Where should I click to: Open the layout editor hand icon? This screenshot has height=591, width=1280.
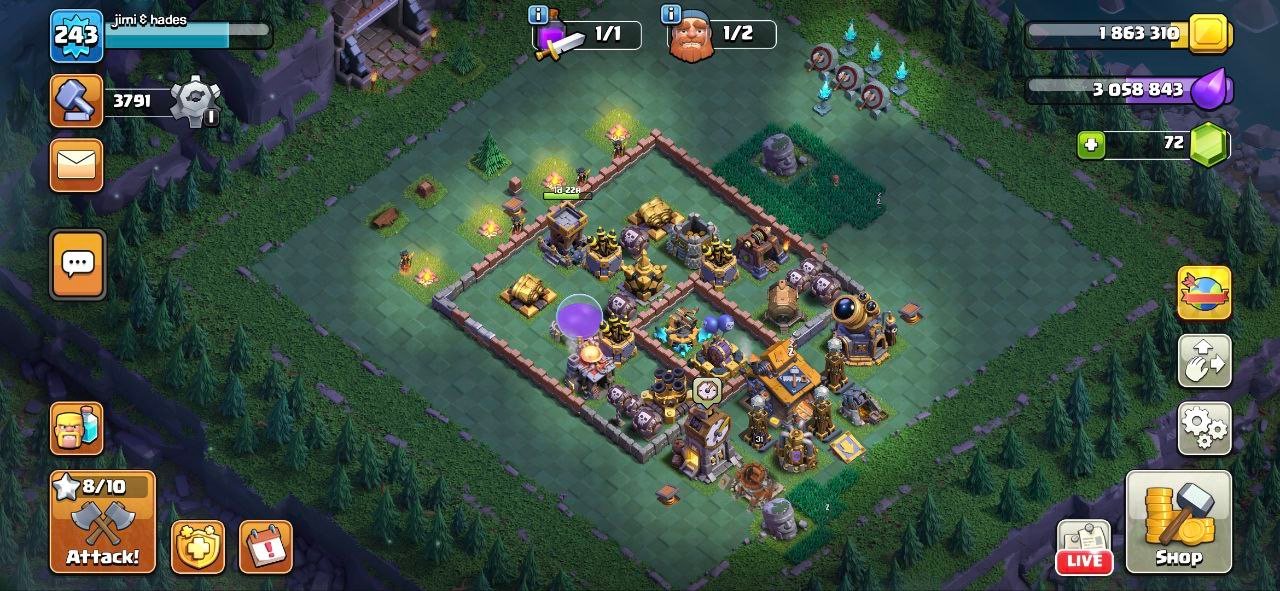(x=1204, y=361)
